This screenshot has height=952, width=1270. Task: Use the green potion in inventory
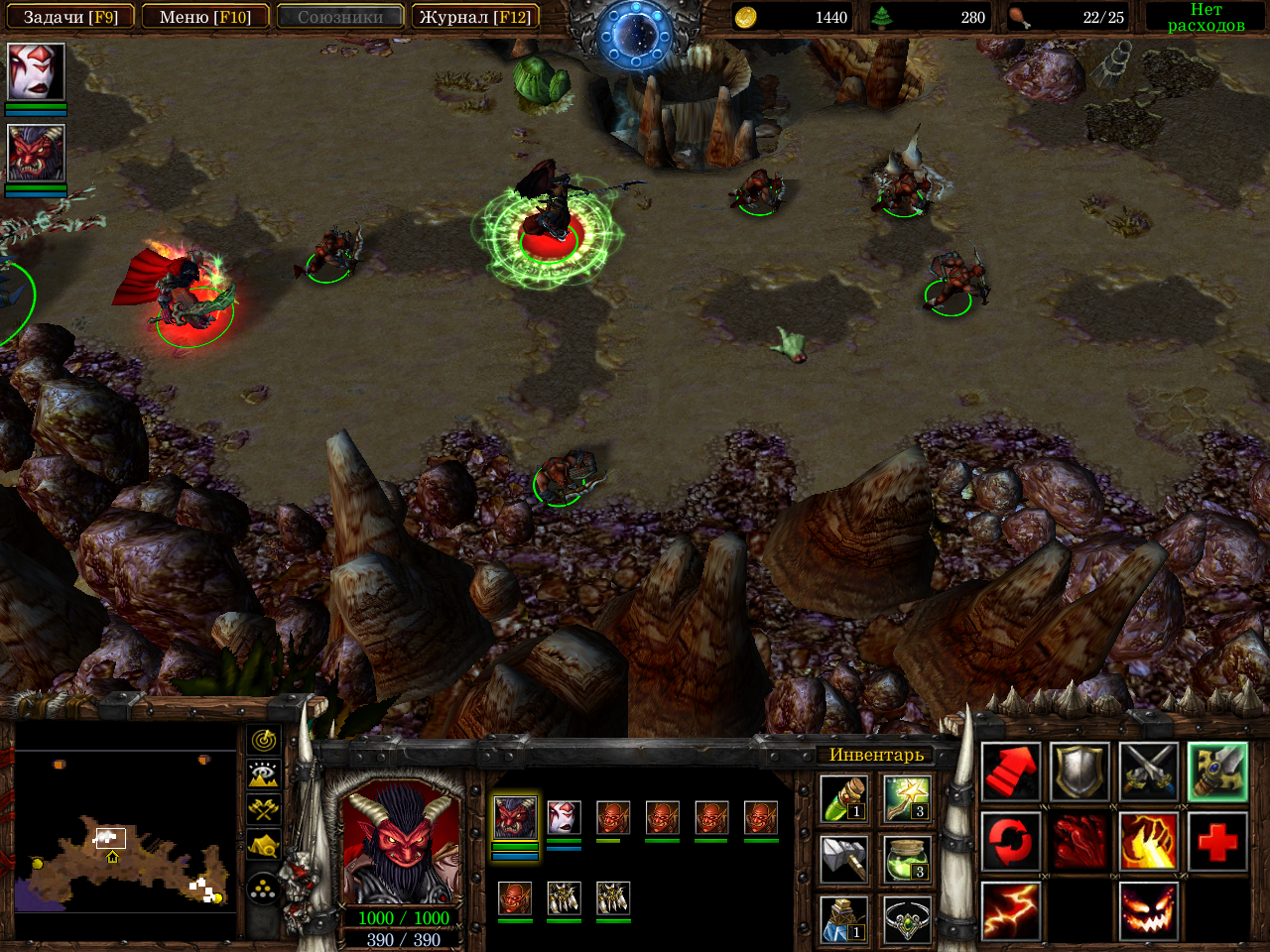(844, 799)
